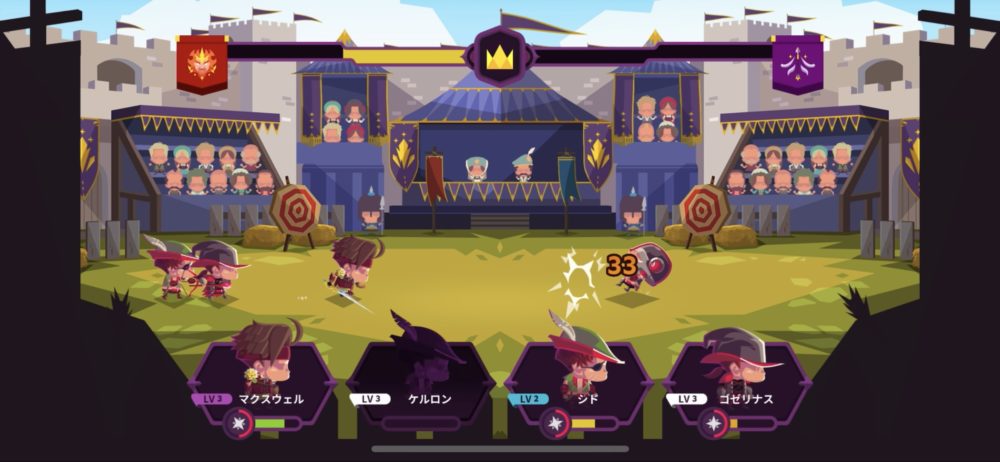Trigger シド's star skill icon

click(555, 423)
